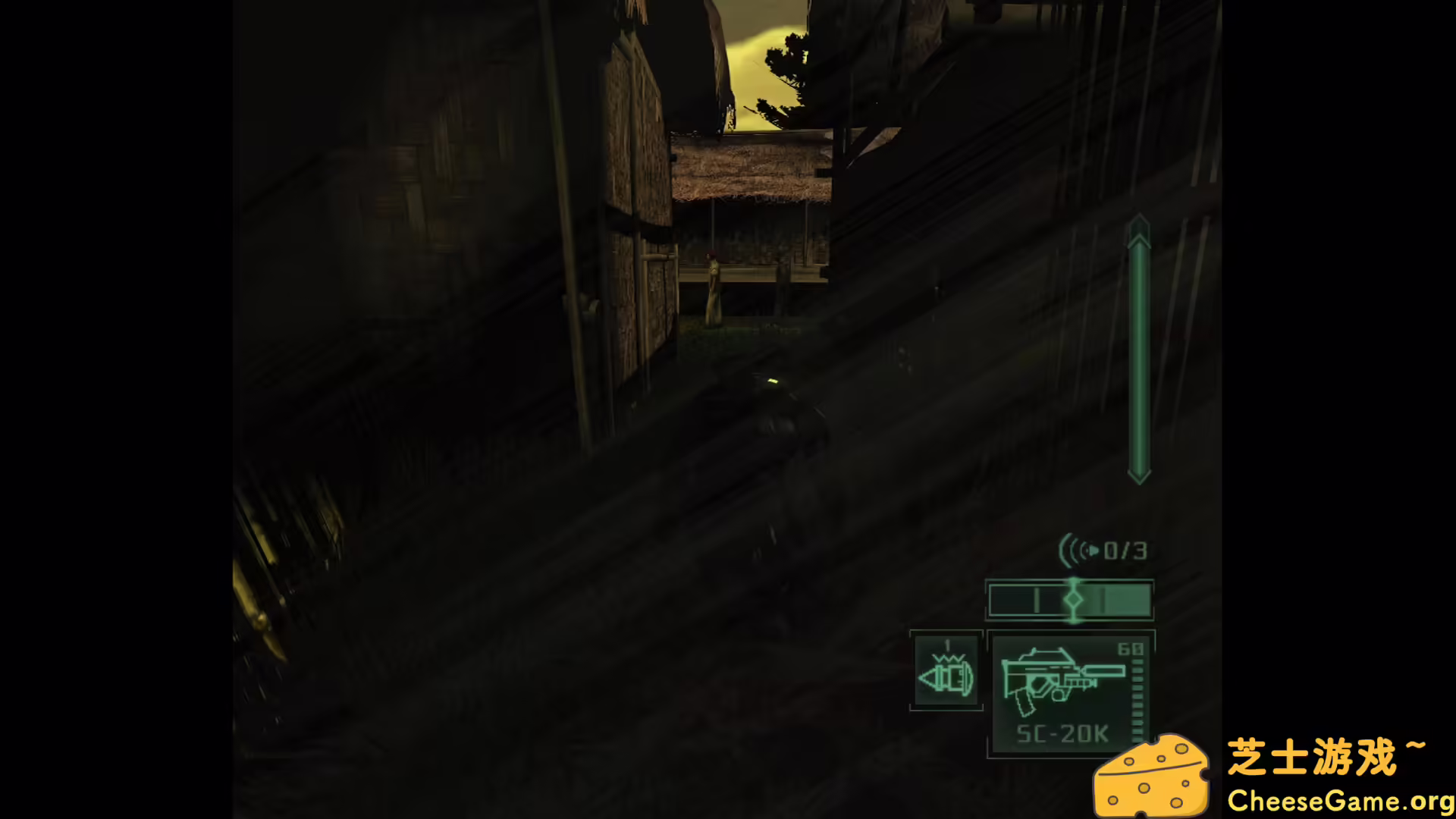The width and height of the screenshot is (1456, 819).
Task: Select the SC-20K label under the weapon
Action: click(x=1061, y=733)
